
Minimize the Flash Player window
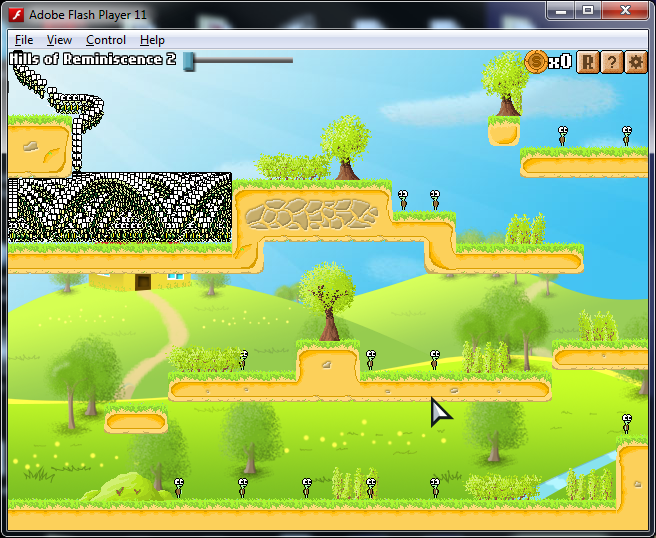(x=561, y=10)
